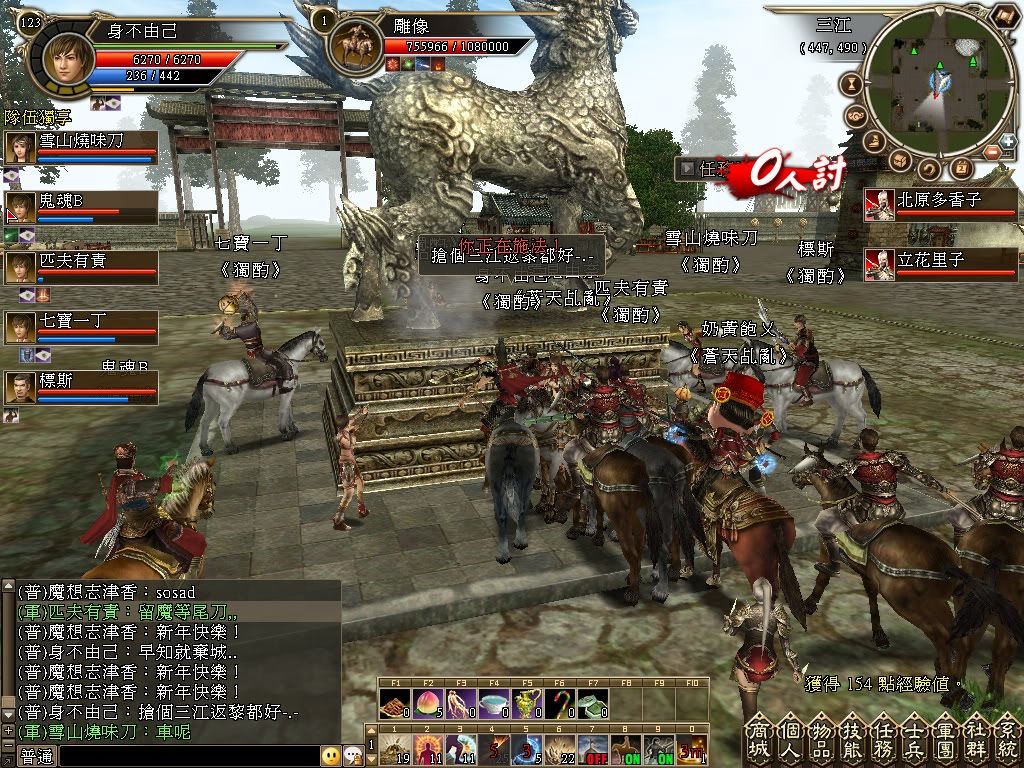Use the peach item in the F2 slot
This screenshot has width=1024, height=768.
click(x=427, y=704)
